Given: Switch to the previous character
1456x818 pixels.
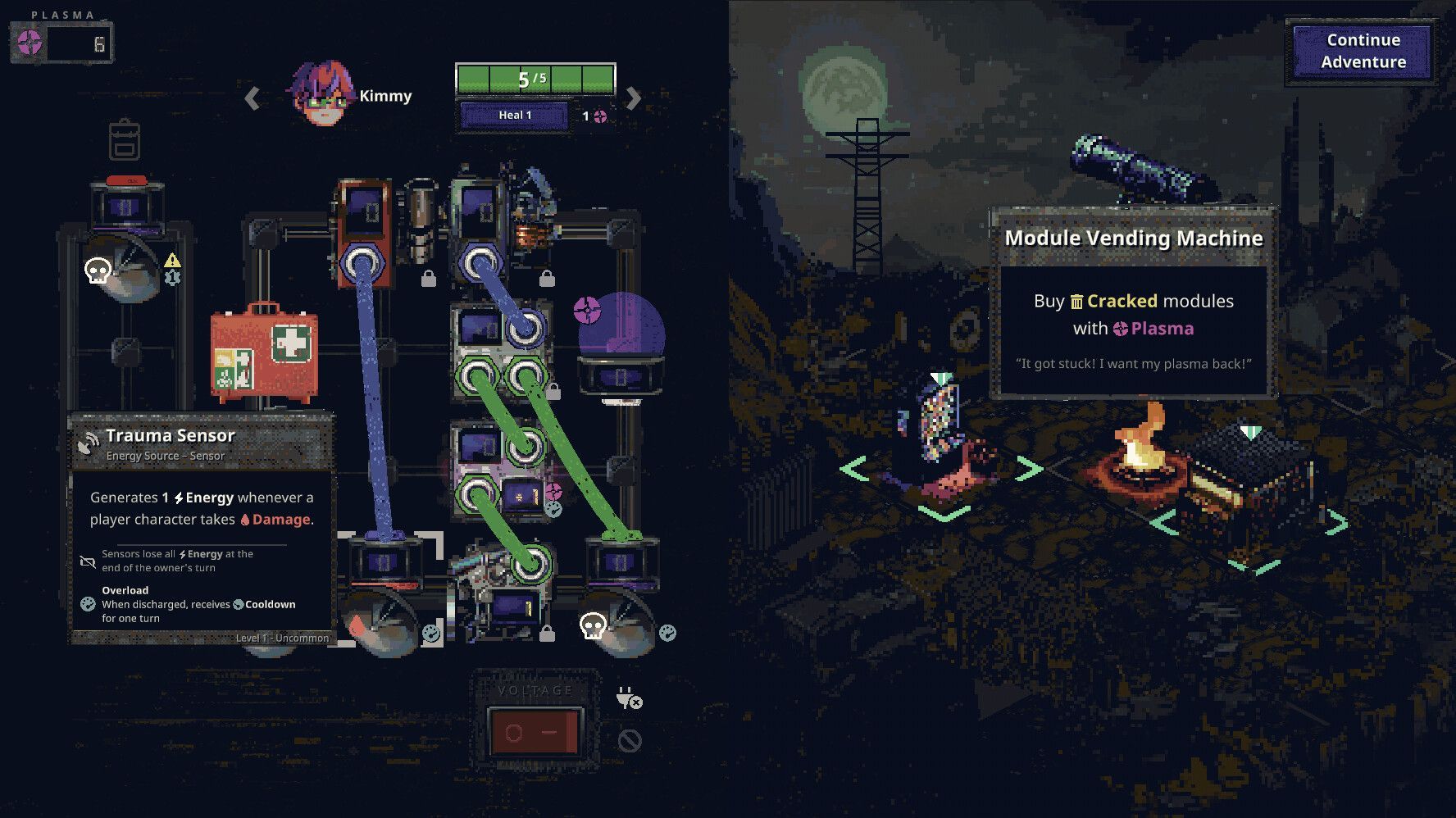Looking at the screenshot, I should (253, 99).
